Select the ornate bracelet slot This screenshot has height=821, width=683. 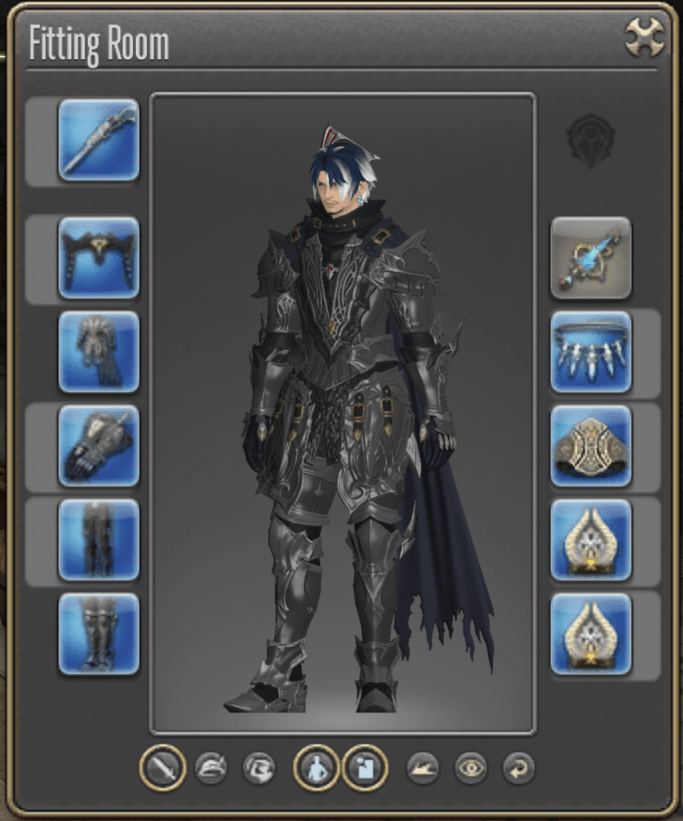pos(591,445)
